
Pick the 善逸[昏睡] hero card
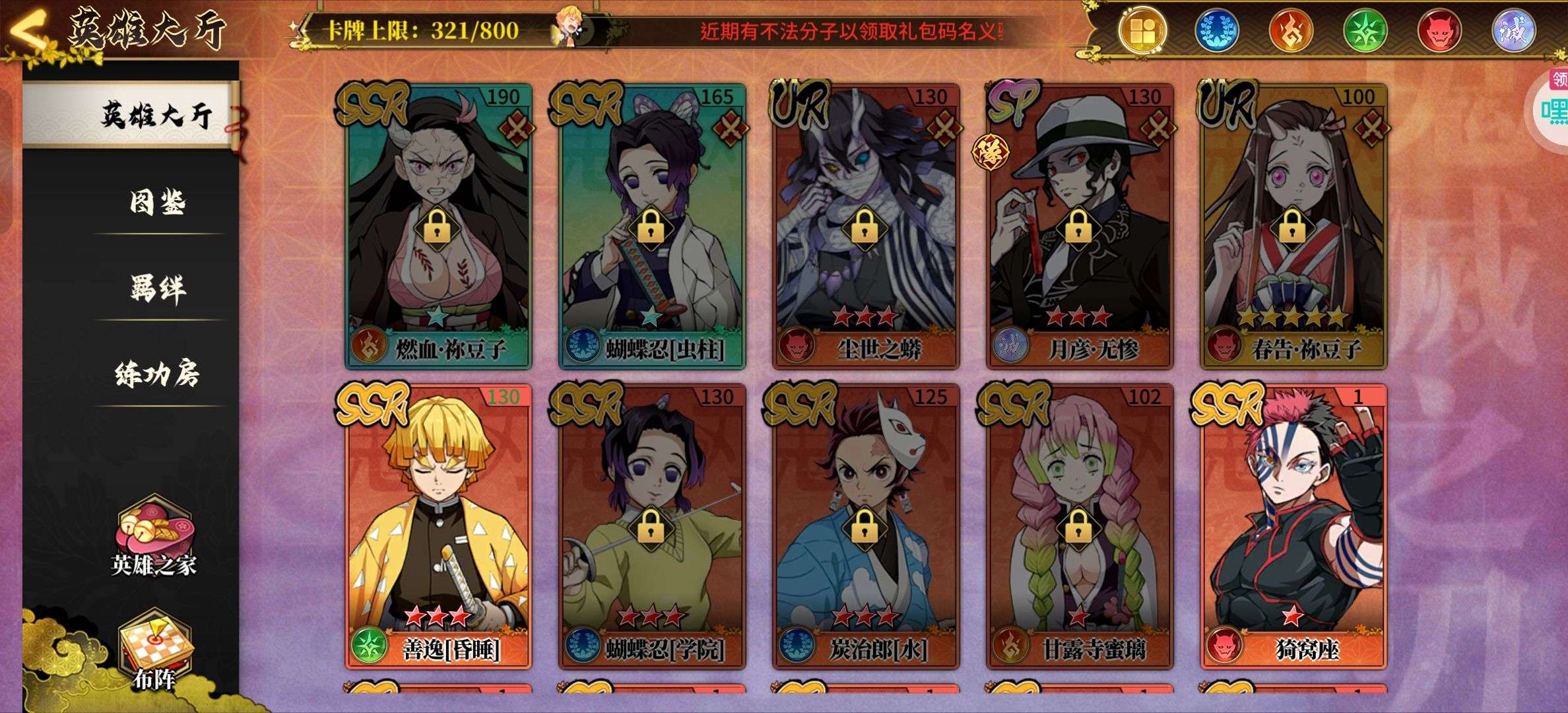(x=438, y=525)
